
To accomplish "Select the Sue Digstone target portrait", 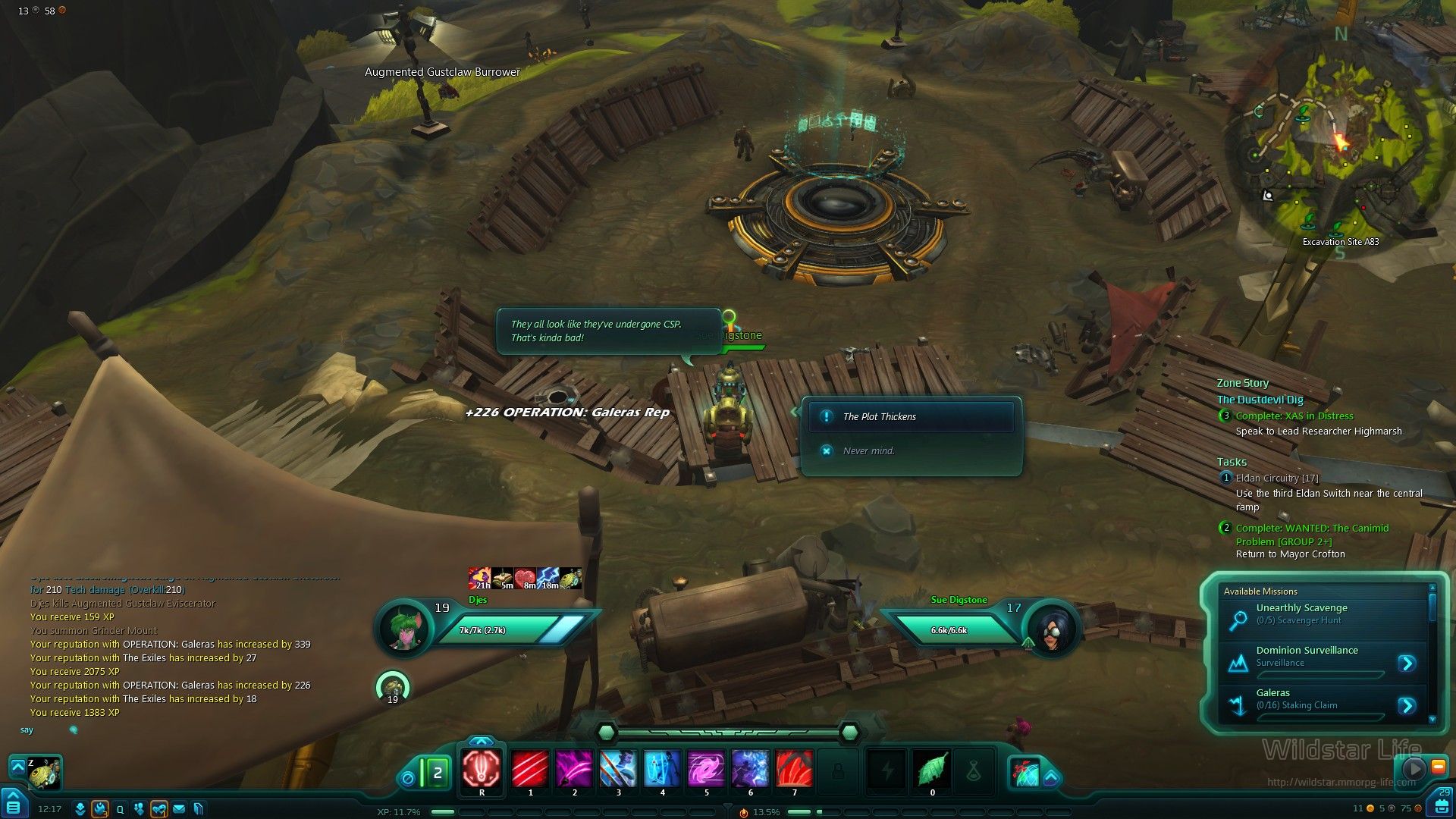I will tap(1050, 629).
